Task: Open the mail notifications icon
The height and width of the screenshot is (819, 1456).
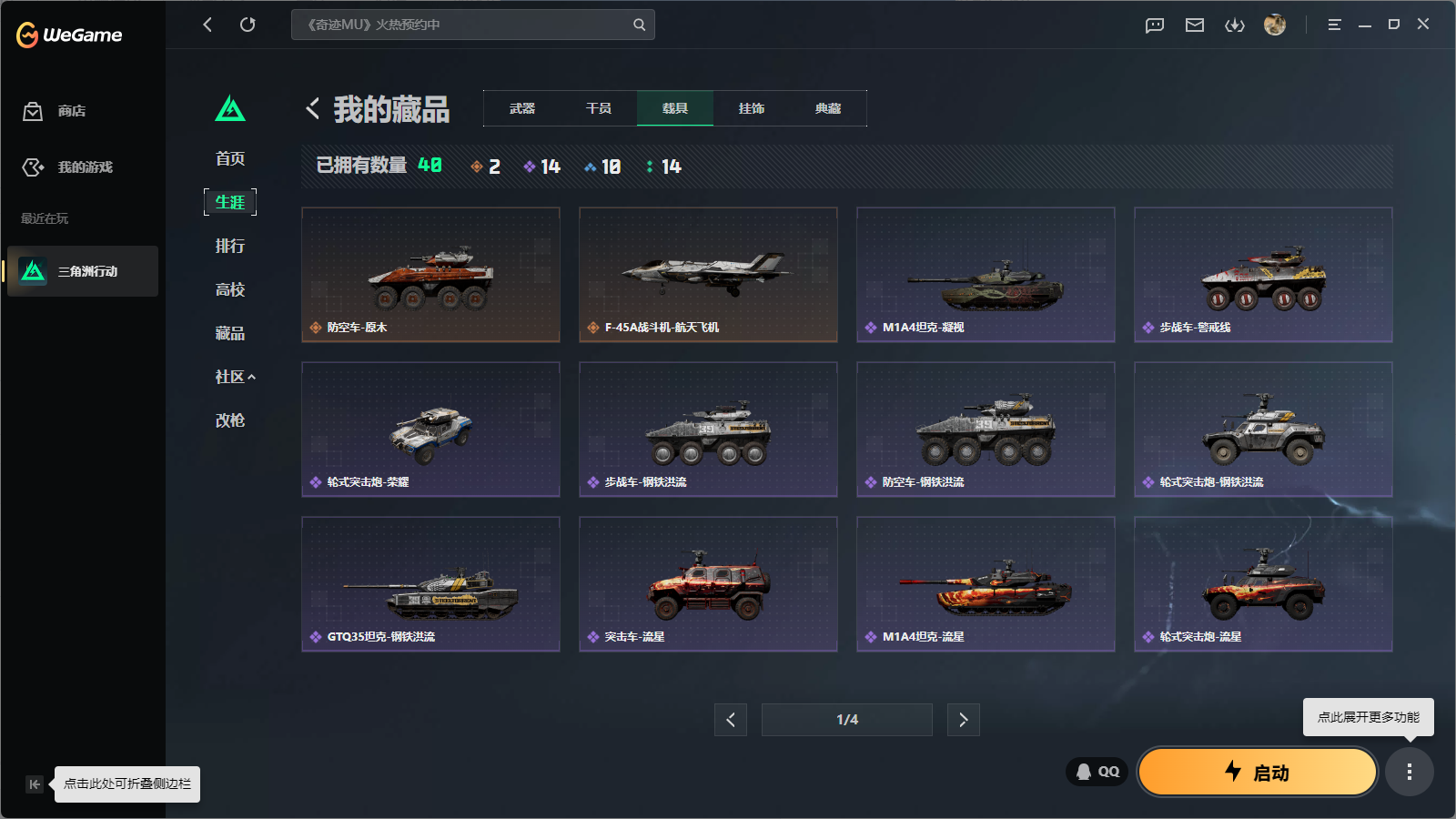Action: tap(1195, 25)
